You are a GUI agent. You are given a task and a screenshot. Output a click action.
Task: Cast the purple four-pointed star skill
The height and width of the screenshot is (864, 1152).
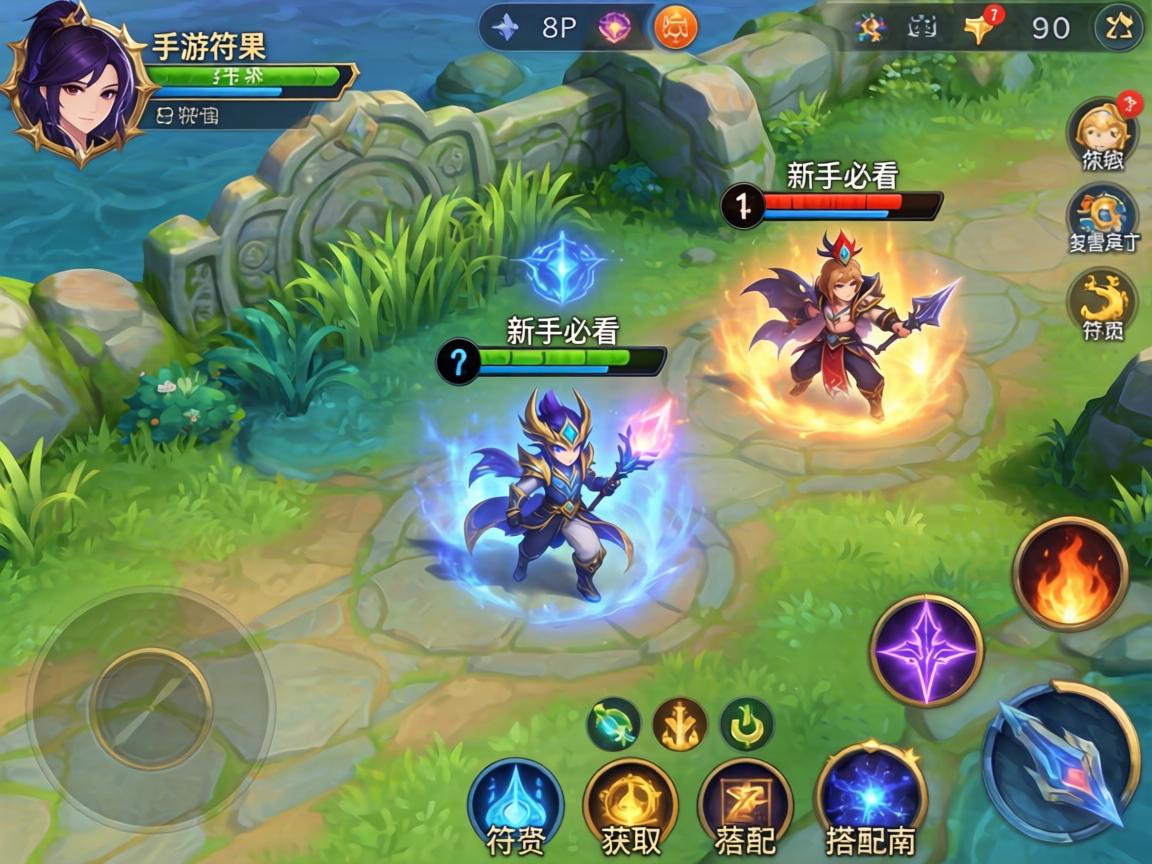926,650
